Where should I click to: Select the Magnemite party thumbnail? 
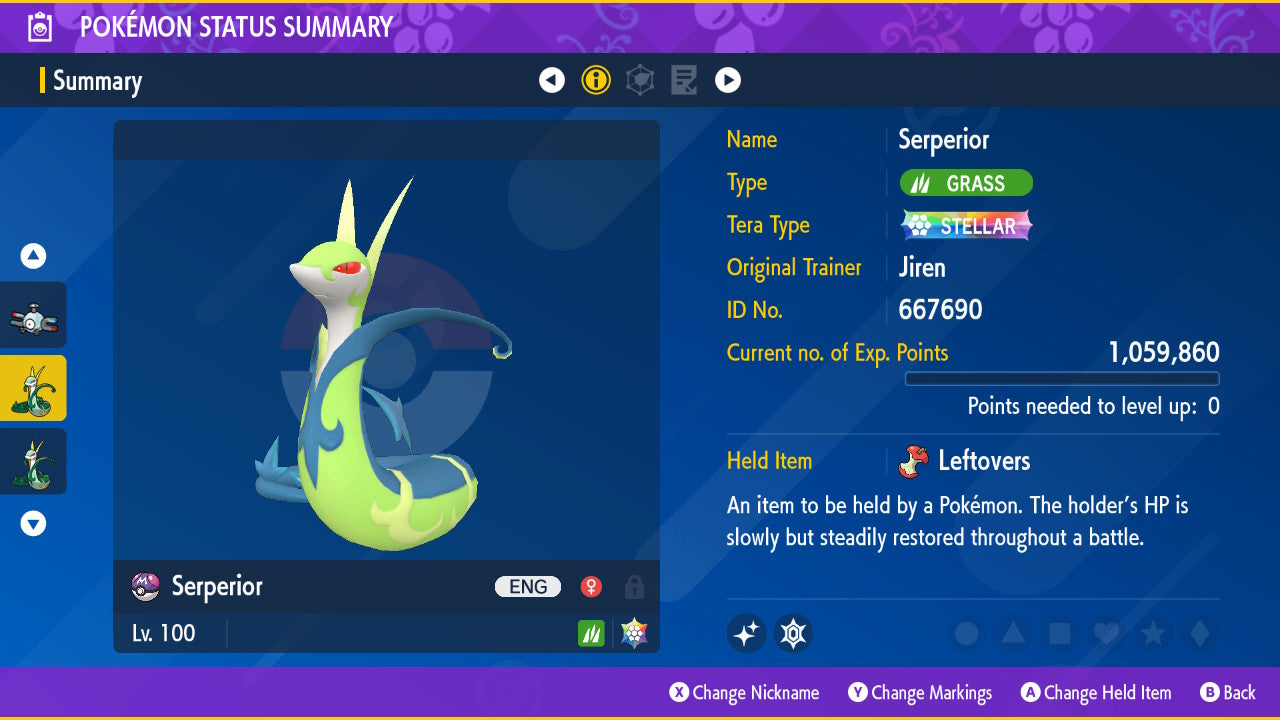[x=33, y=315]
